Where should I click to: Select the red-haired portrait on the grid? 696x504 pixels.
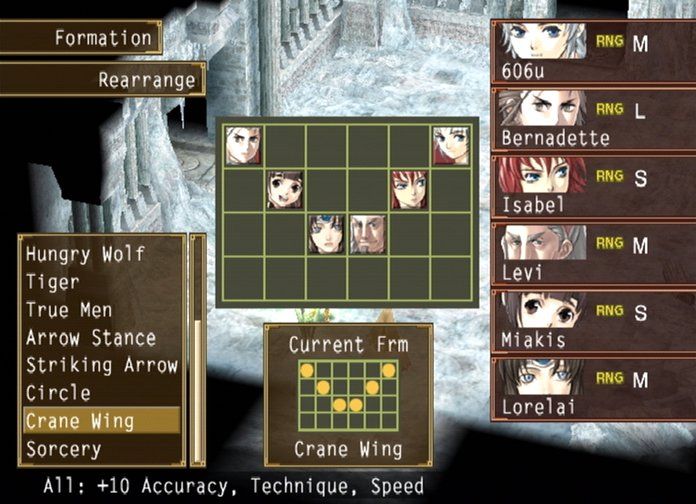[409, 189]
